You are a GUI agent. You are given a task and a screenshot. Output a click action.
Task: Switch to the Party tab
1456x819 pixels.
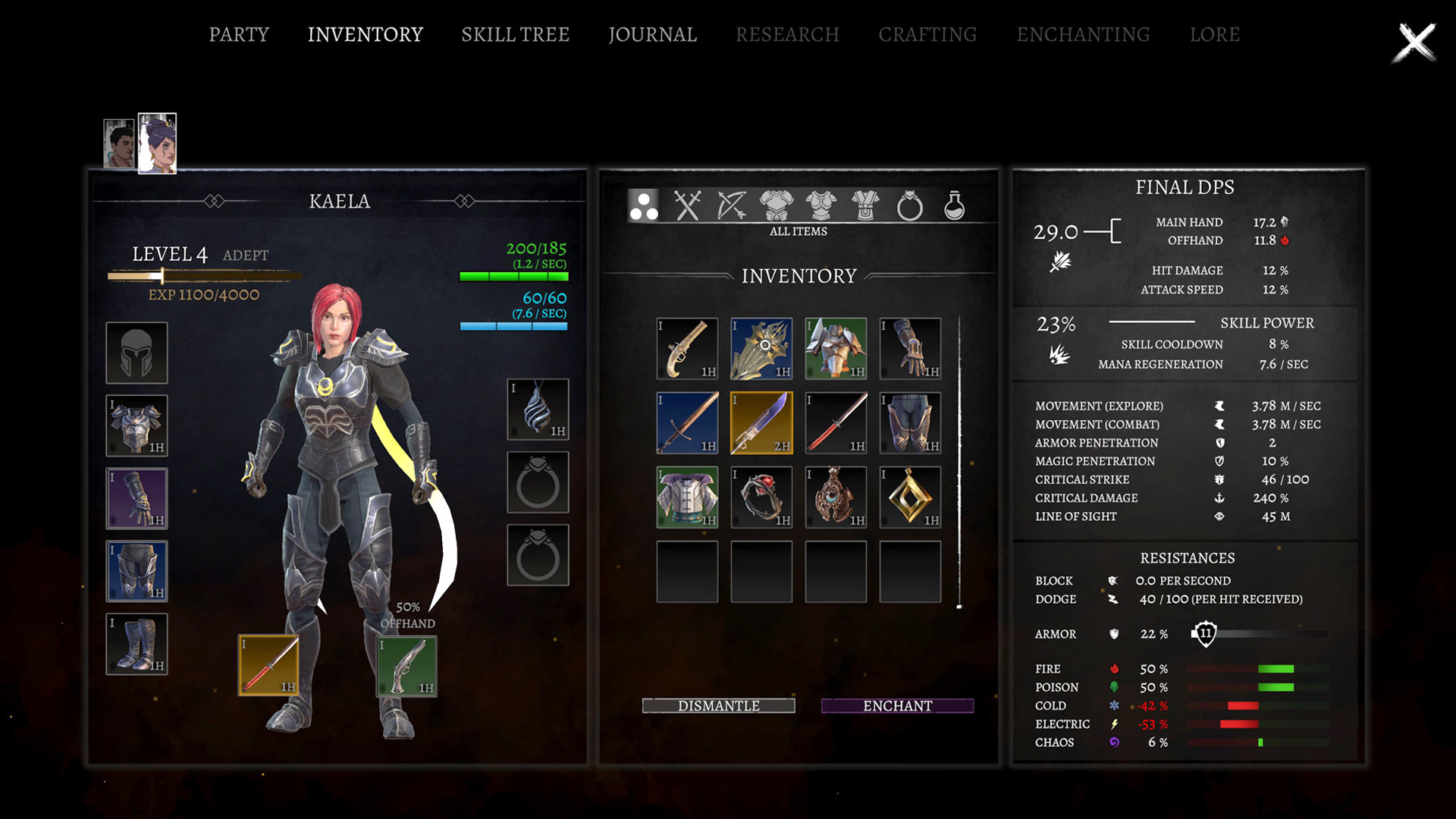coord(239,35)
